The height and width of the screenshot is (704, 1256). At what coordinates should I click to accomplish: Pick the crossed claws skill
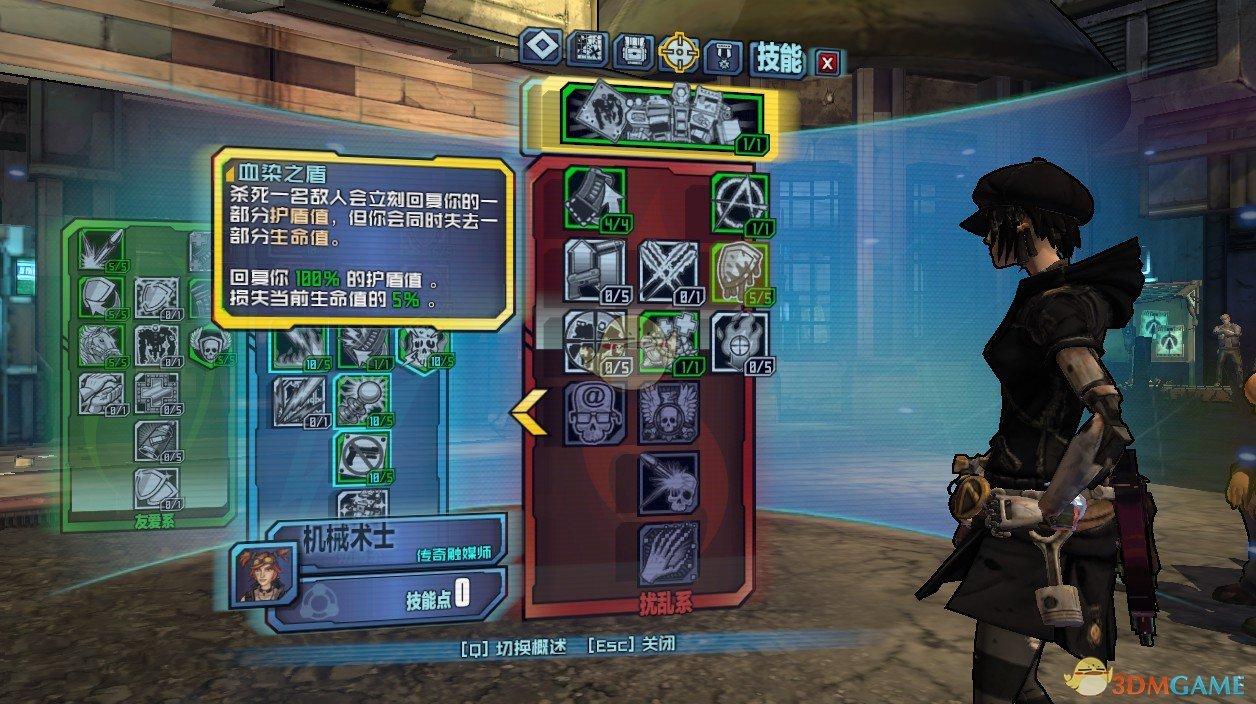tap(668, 269)
